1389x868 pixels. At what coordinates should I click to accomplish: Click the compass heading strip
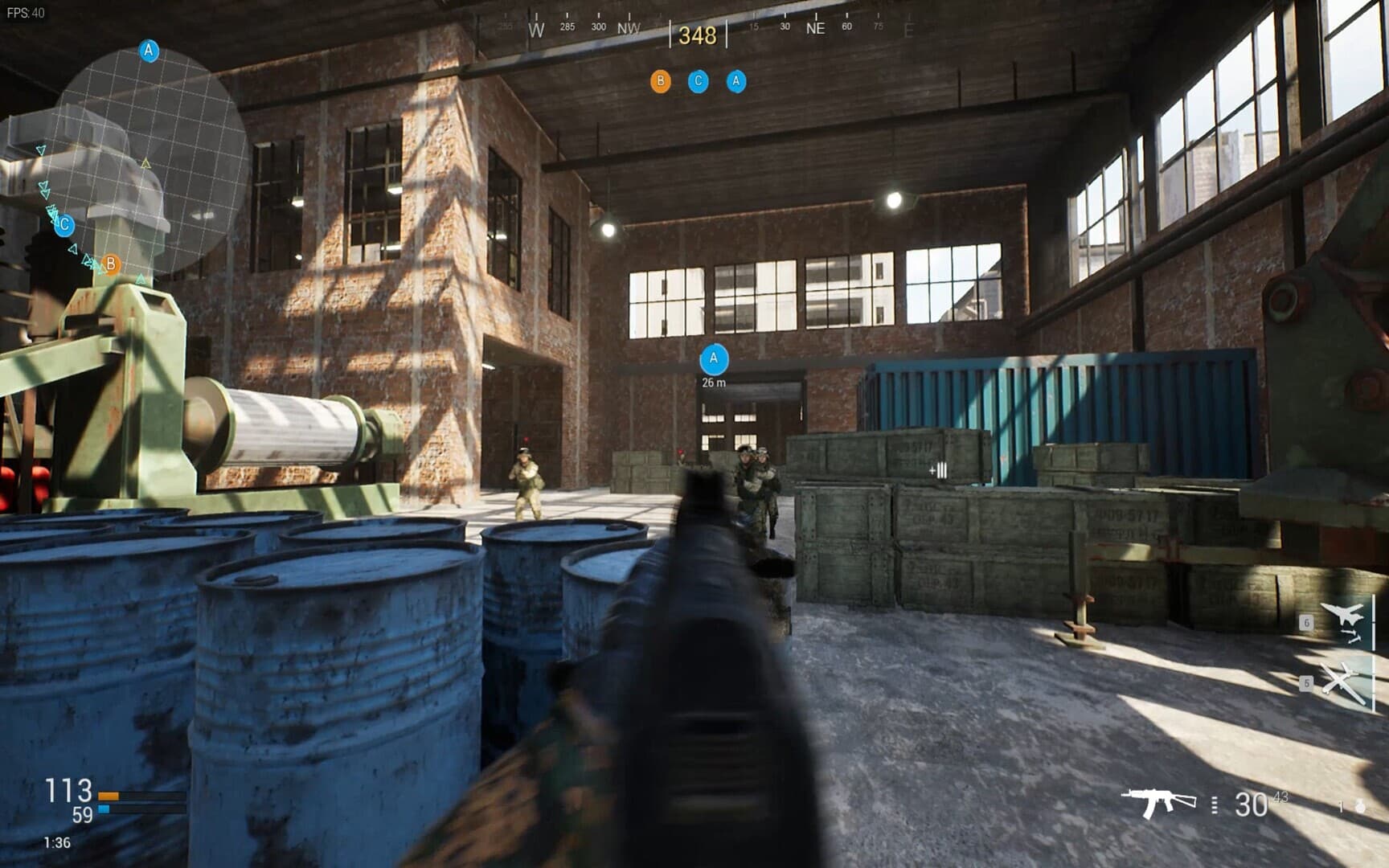coord(698,32)
